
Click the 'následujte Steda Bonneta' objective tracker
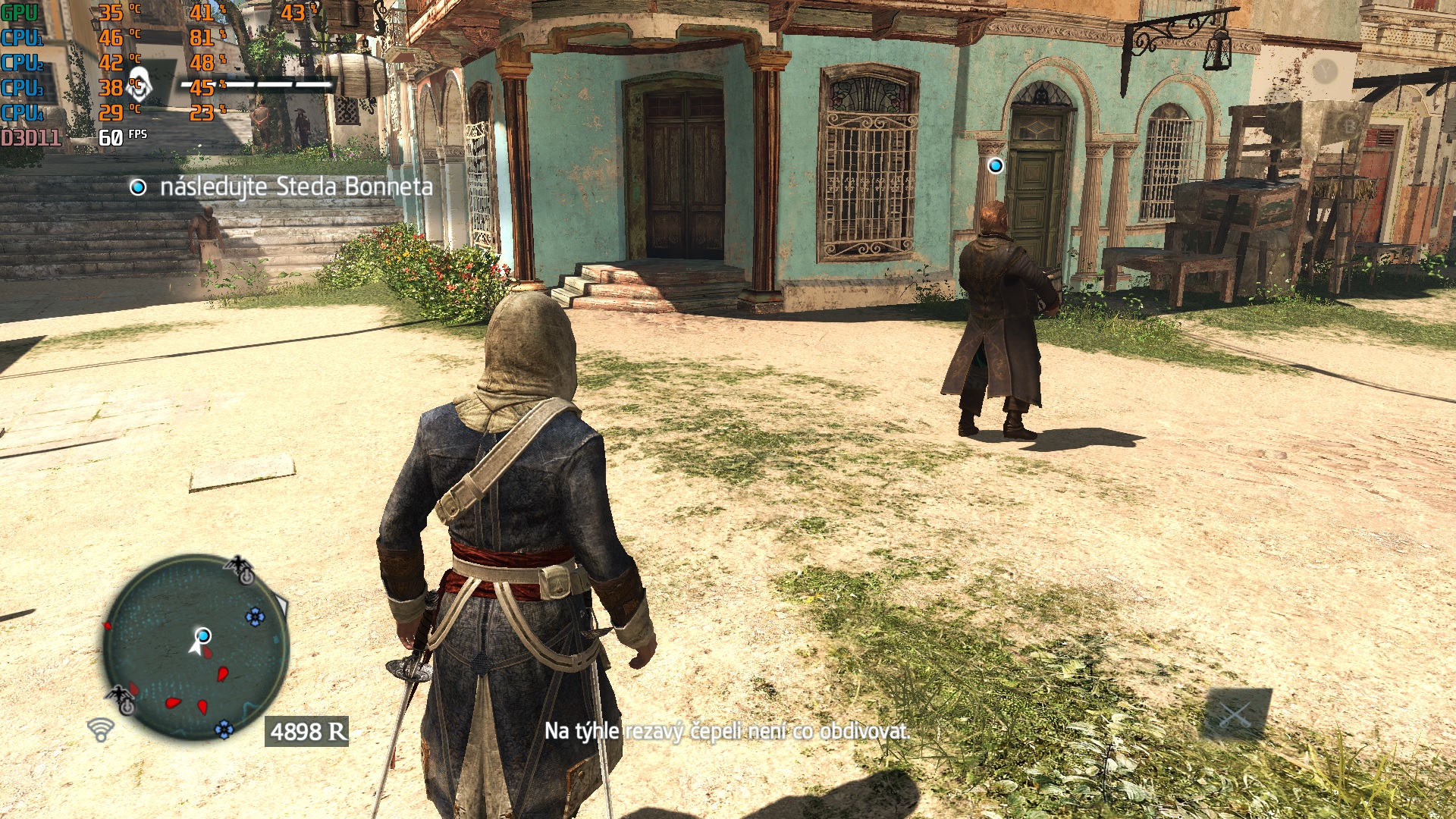click(282, 187)
